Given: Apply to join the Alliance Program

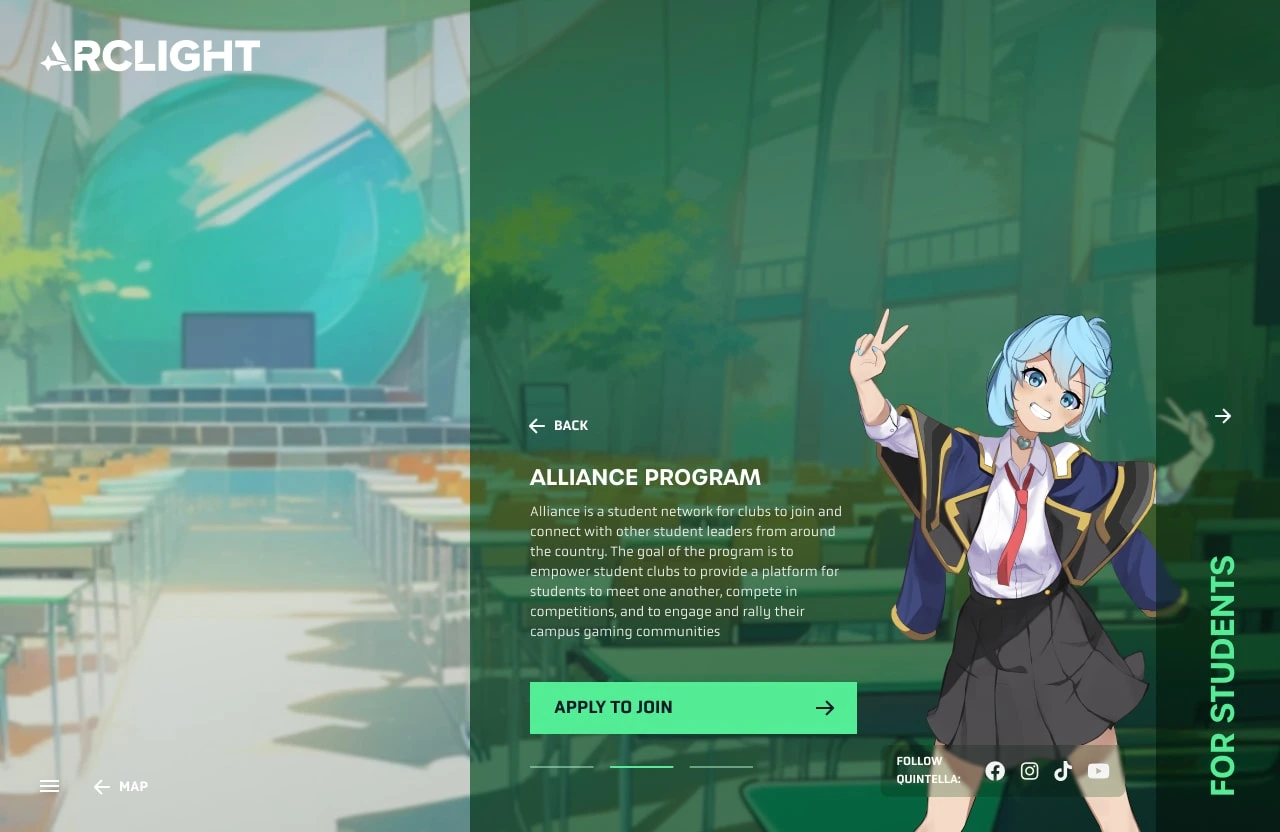Looking at the screenshot, I should [x=693, y=708].
